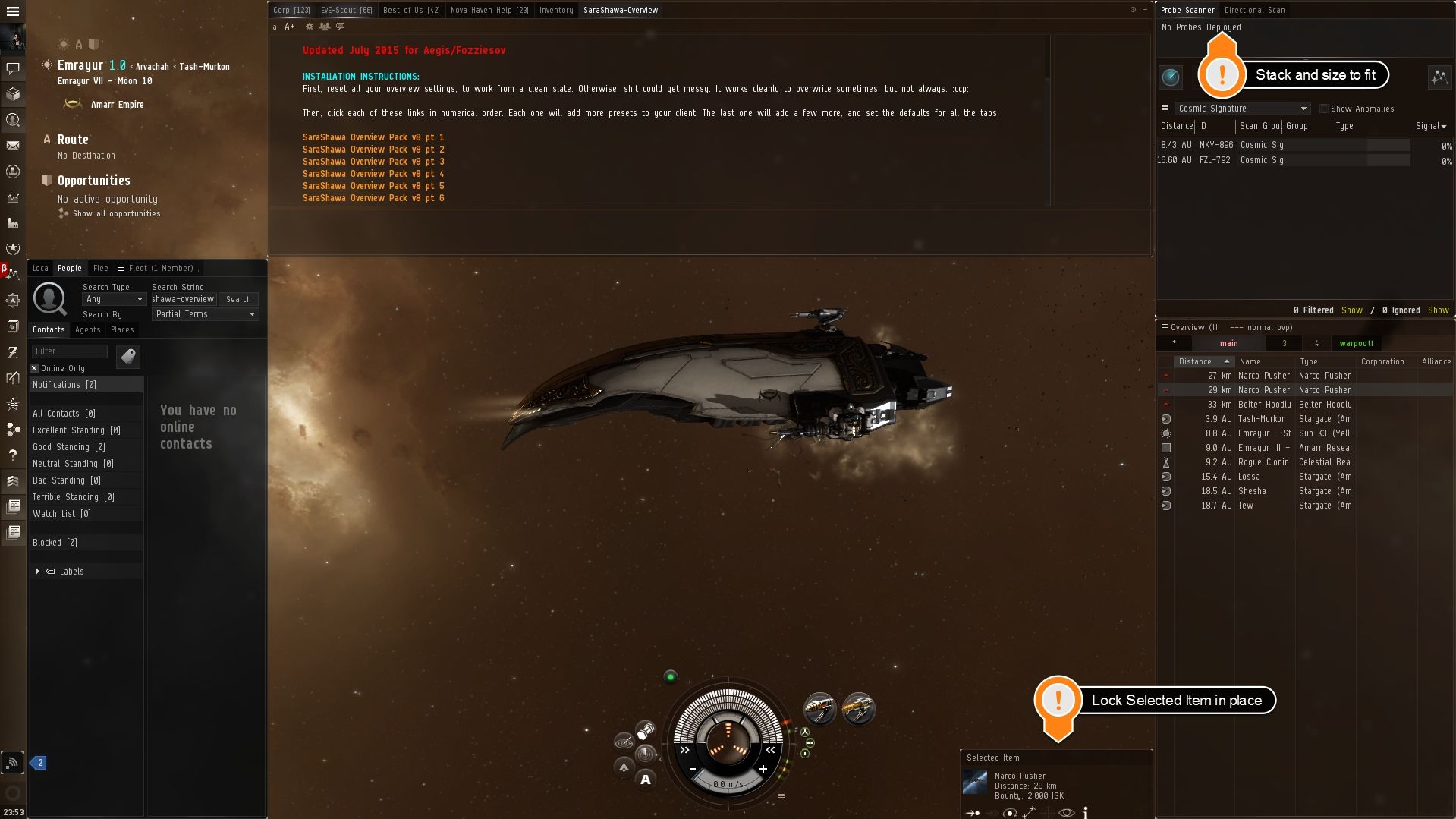Expand the Labels section in Contacts

click(x=38, y=571)
